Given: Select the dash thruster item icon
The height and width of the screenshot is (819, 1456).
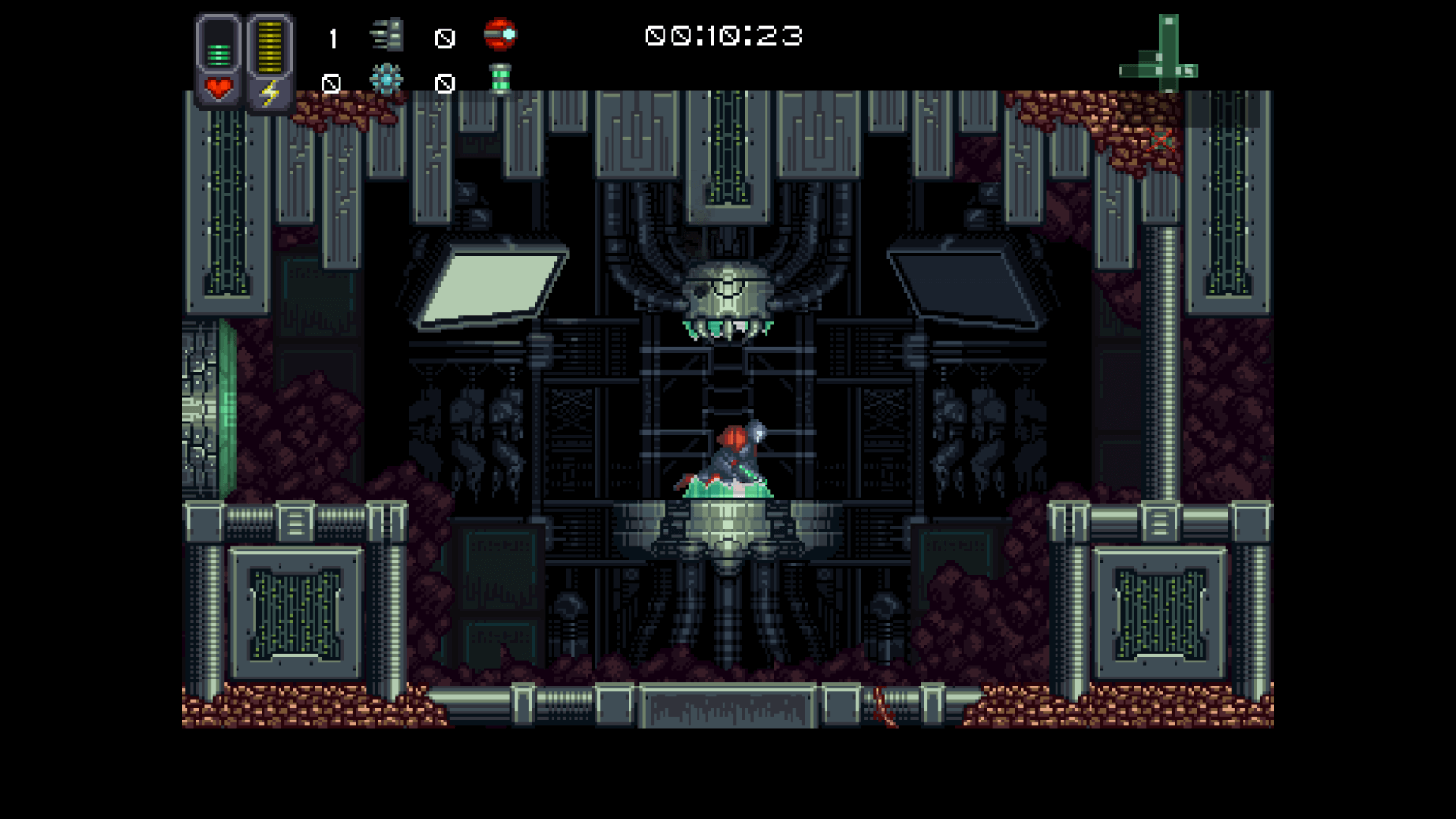Looking at the screenshot, I should 388,36.
